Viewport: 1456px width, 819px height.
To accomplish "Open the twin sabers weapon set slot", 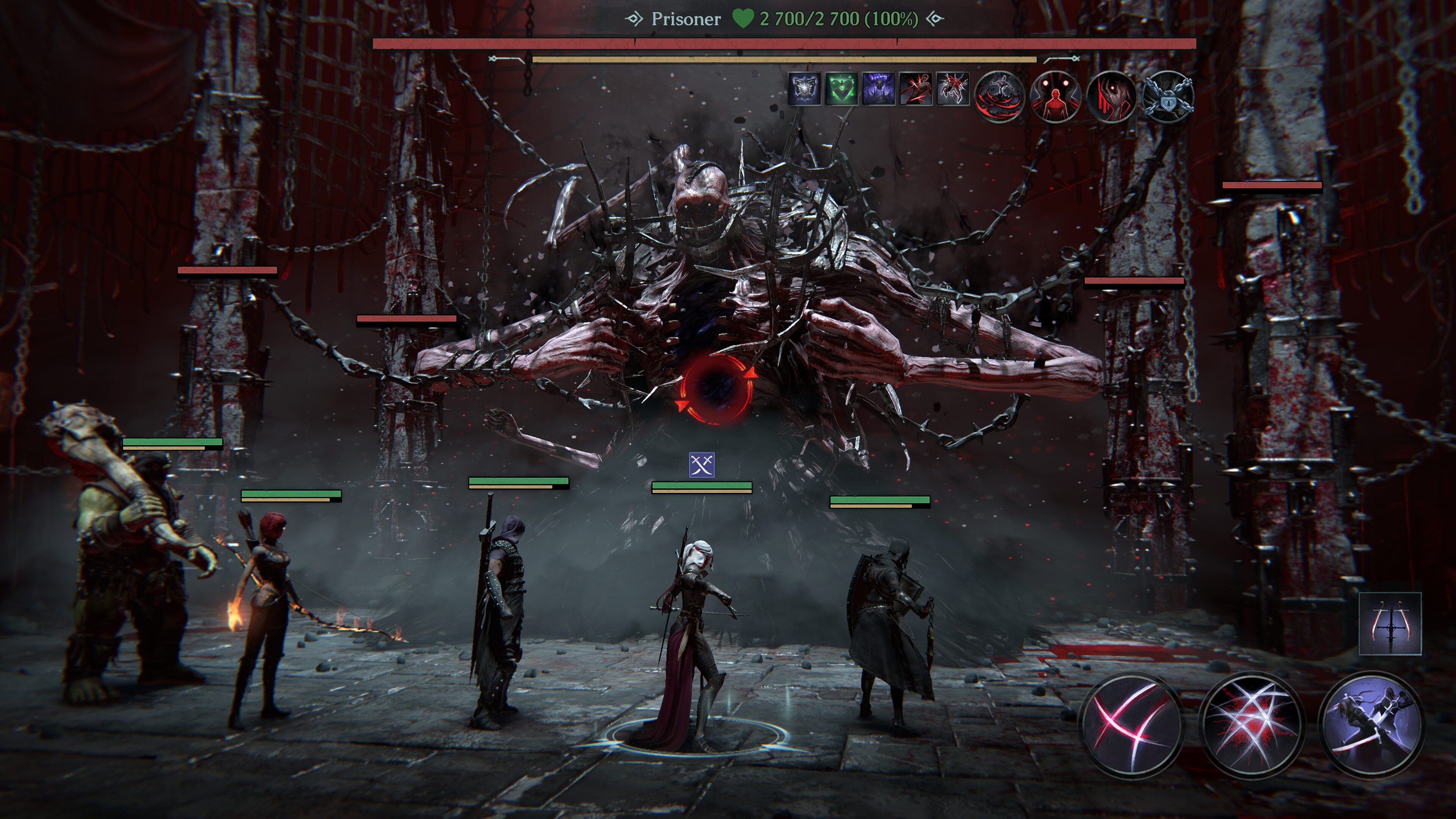I will pyautogui.click(x=1390, y=623).
